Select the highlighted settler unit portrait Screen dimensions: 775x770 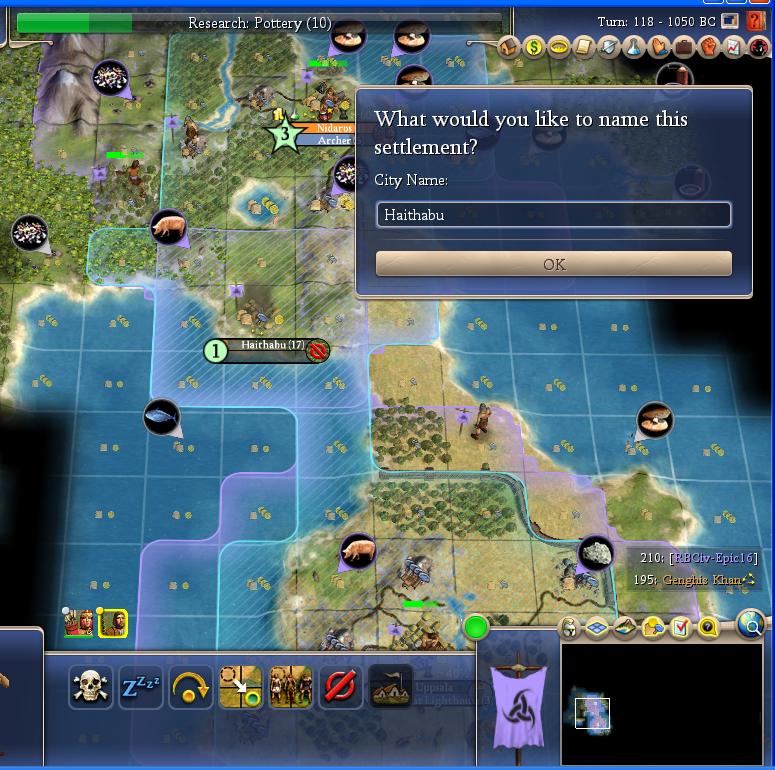click(115, 623)
